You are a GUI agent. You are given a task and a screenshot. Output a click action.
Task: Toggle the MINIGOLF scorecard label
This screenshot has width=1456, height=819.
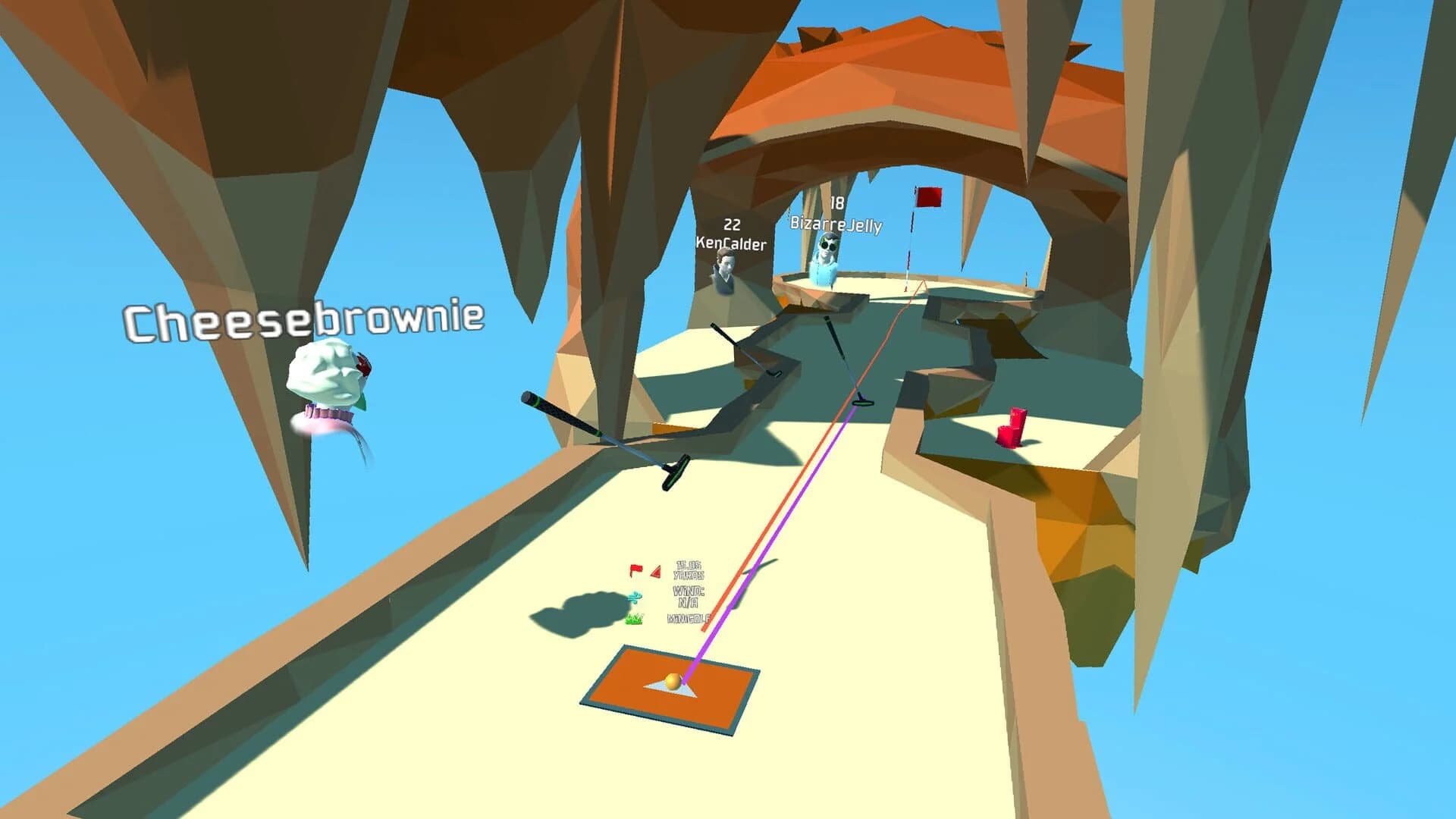tap(689, 617)
